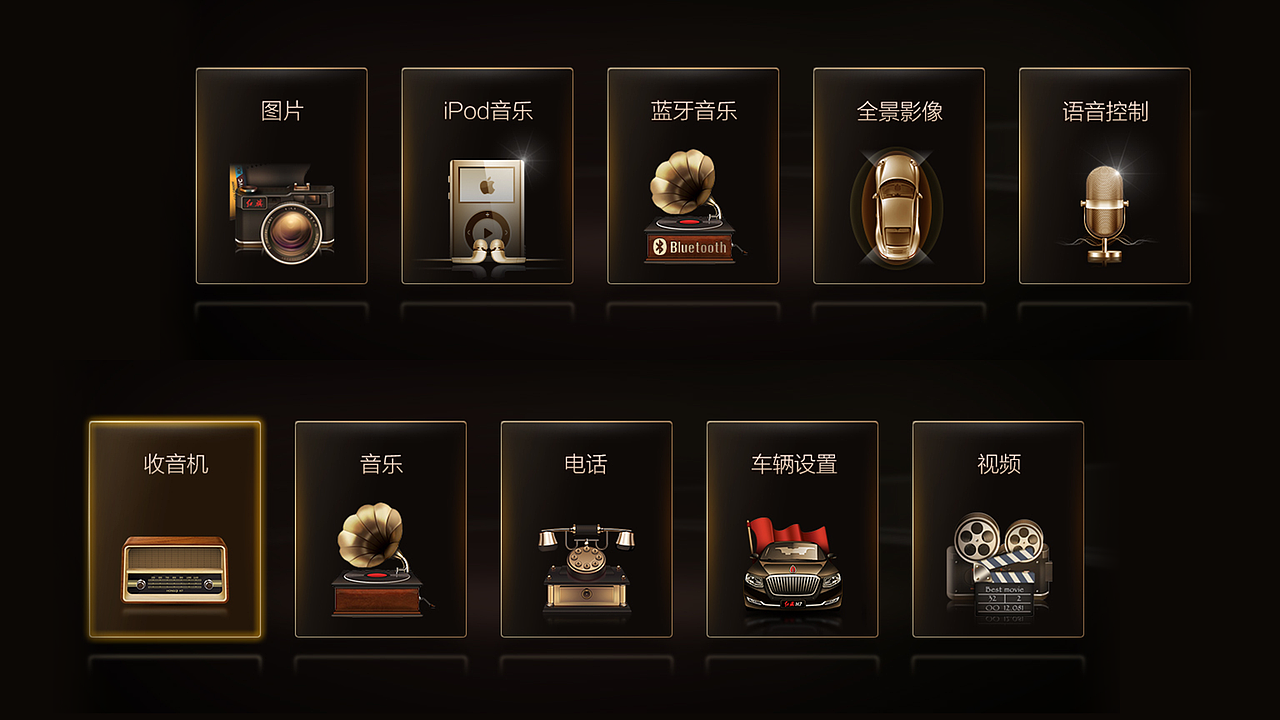
Task: Click the Bluetooth badge under the gramophone
Action: coord(693,245)
